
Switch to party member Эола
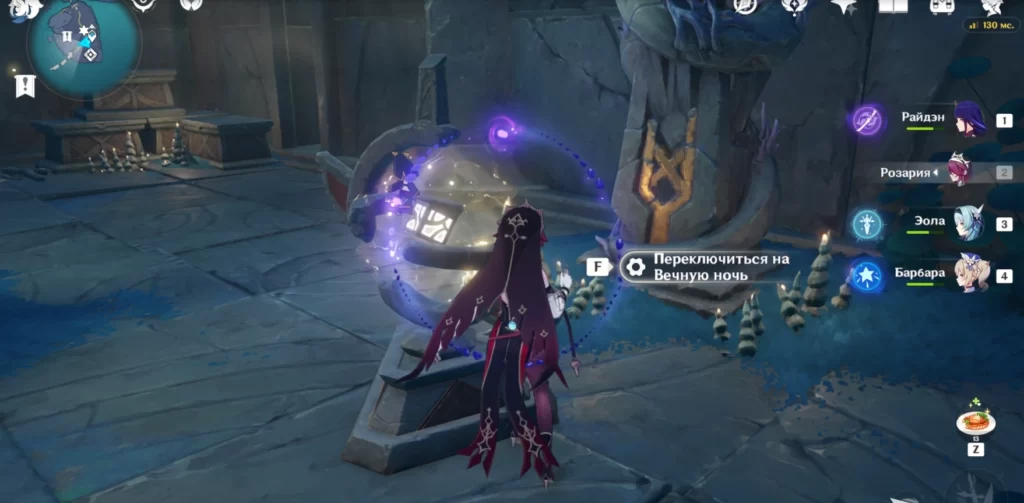(968, 223)
